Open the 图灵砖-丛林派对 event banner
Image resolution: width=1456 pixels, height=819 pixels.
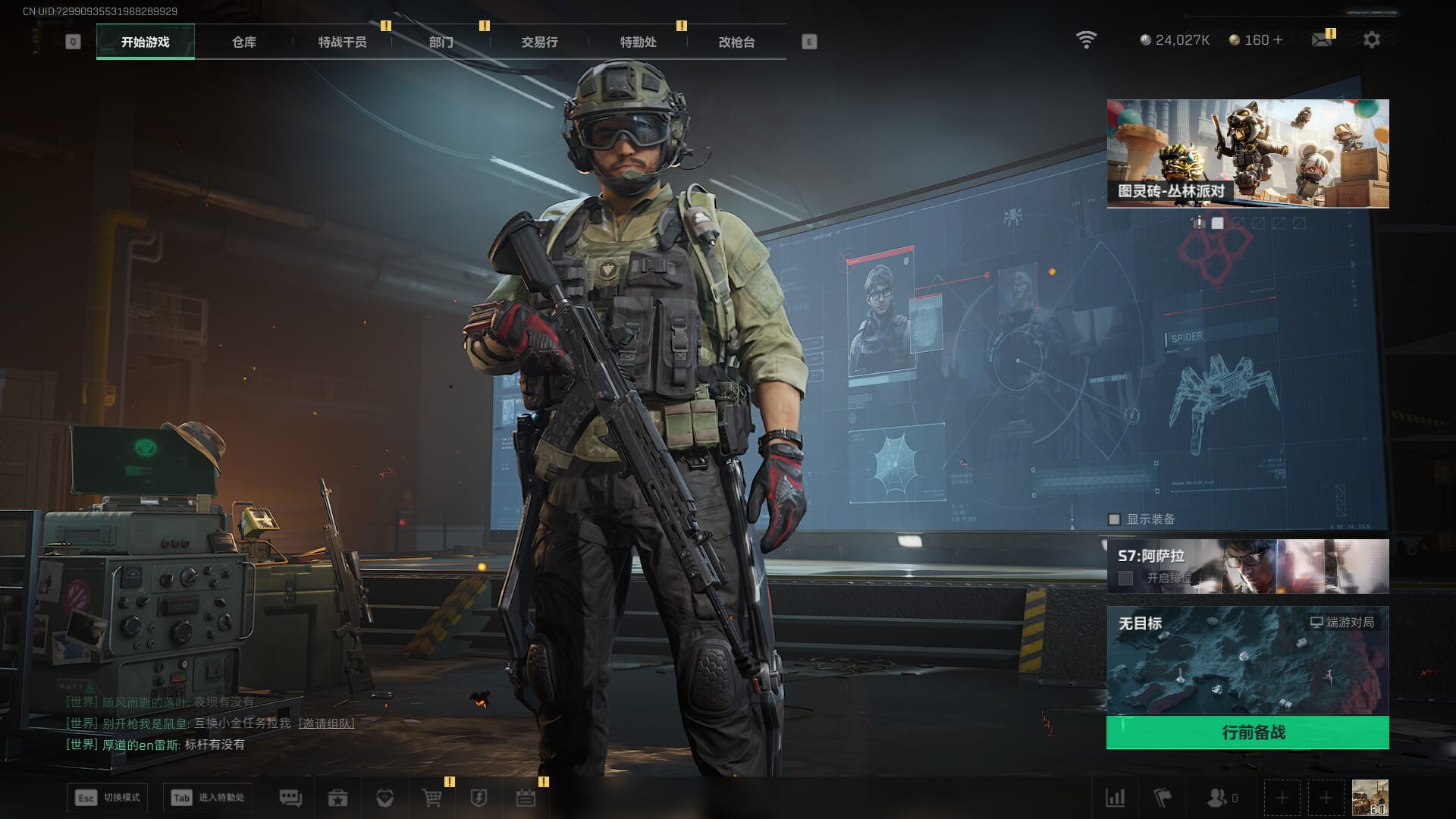pos(1247,153)
